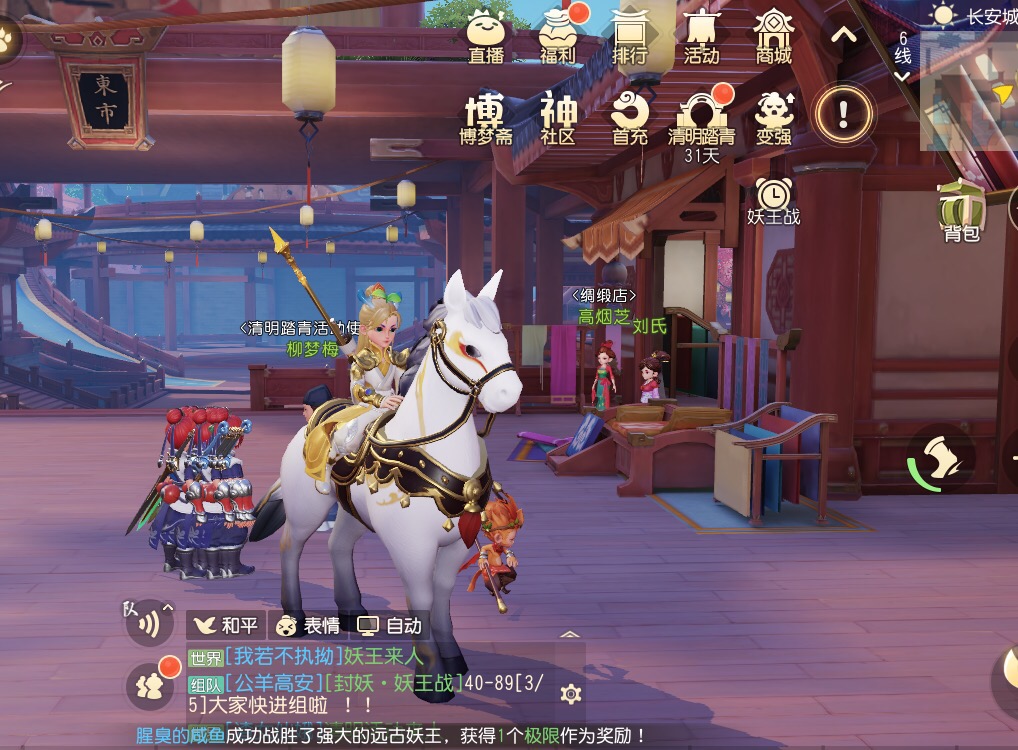Show the 排行 rankings board

pyautogui.click(x=630, y=35)
